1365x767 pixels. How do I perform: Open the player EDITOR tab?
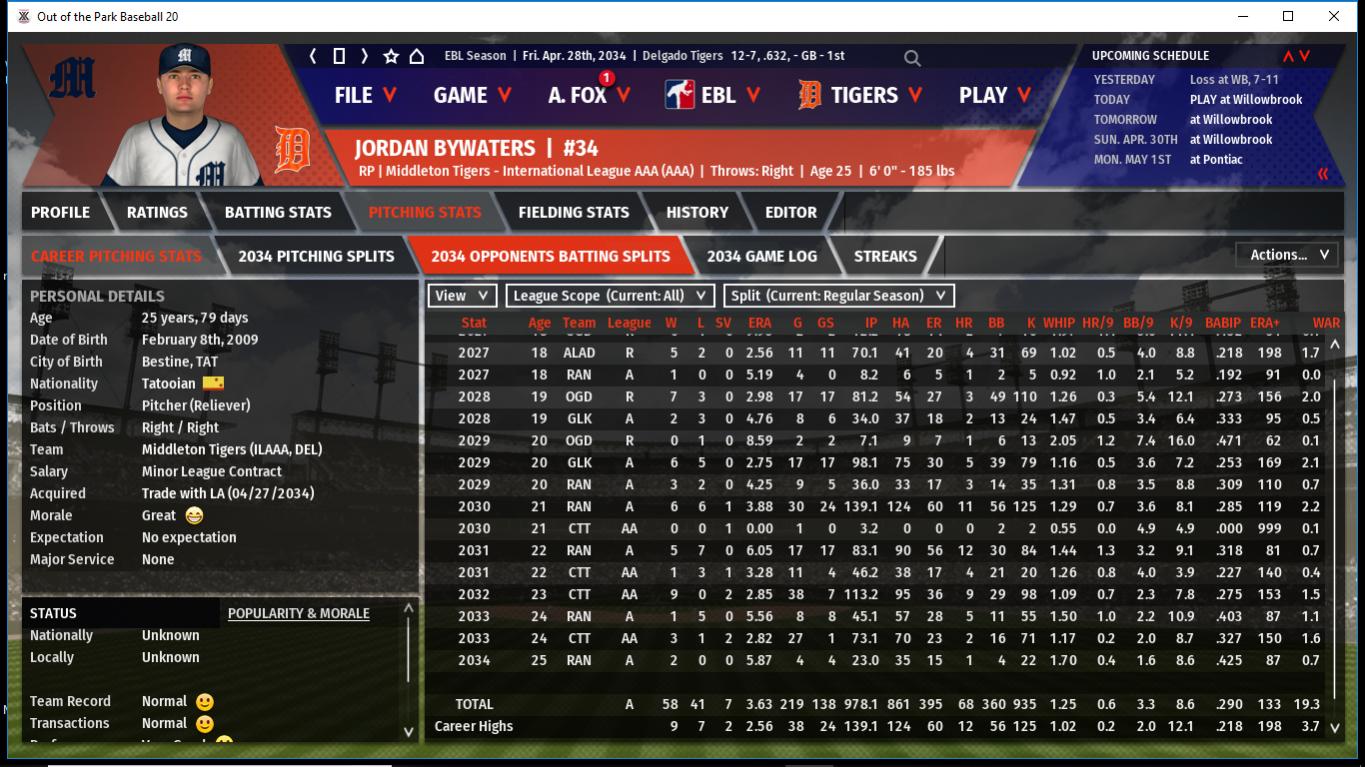(790, 212)
